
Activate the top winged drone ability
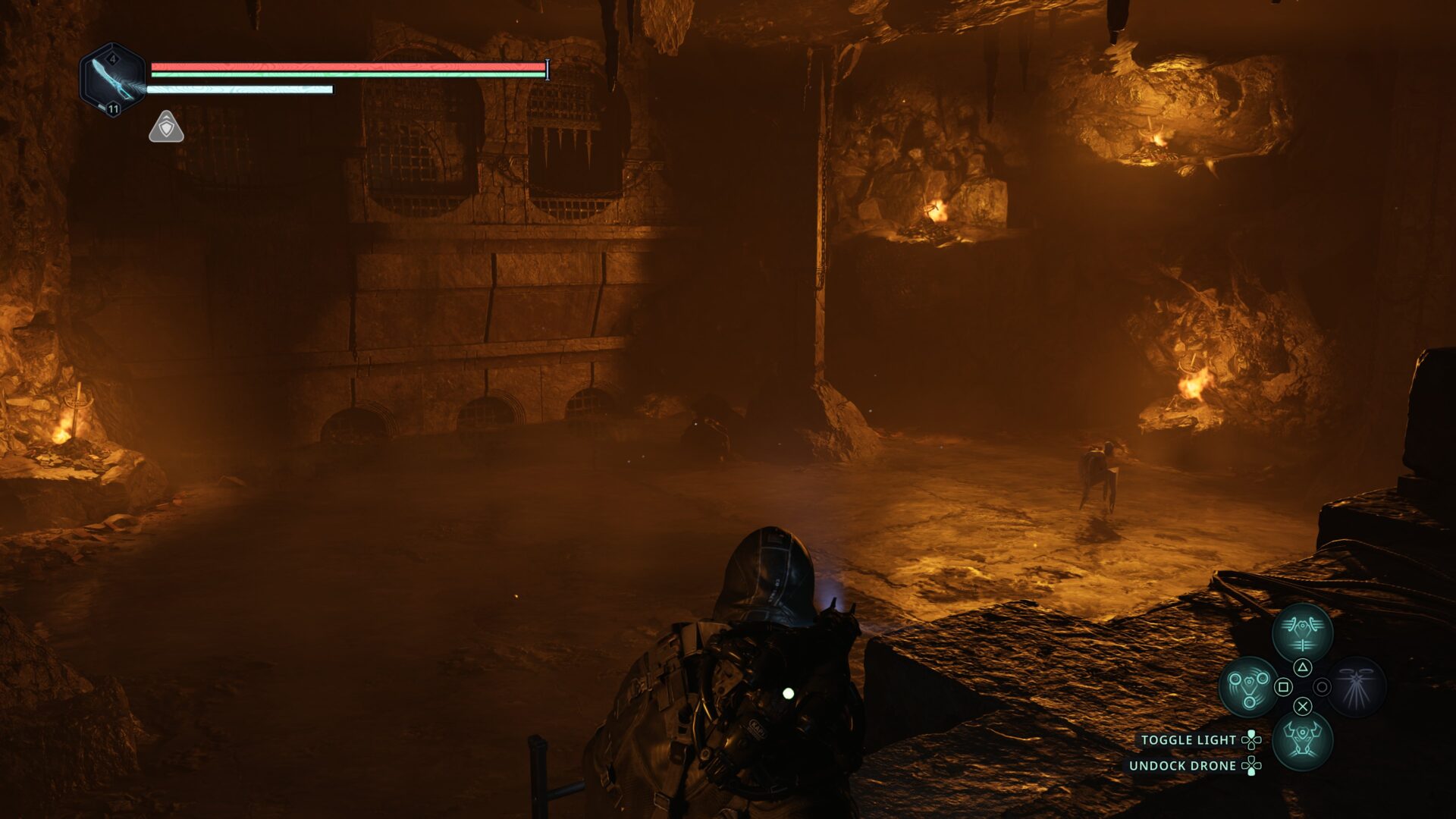(x=1302, y=633)
